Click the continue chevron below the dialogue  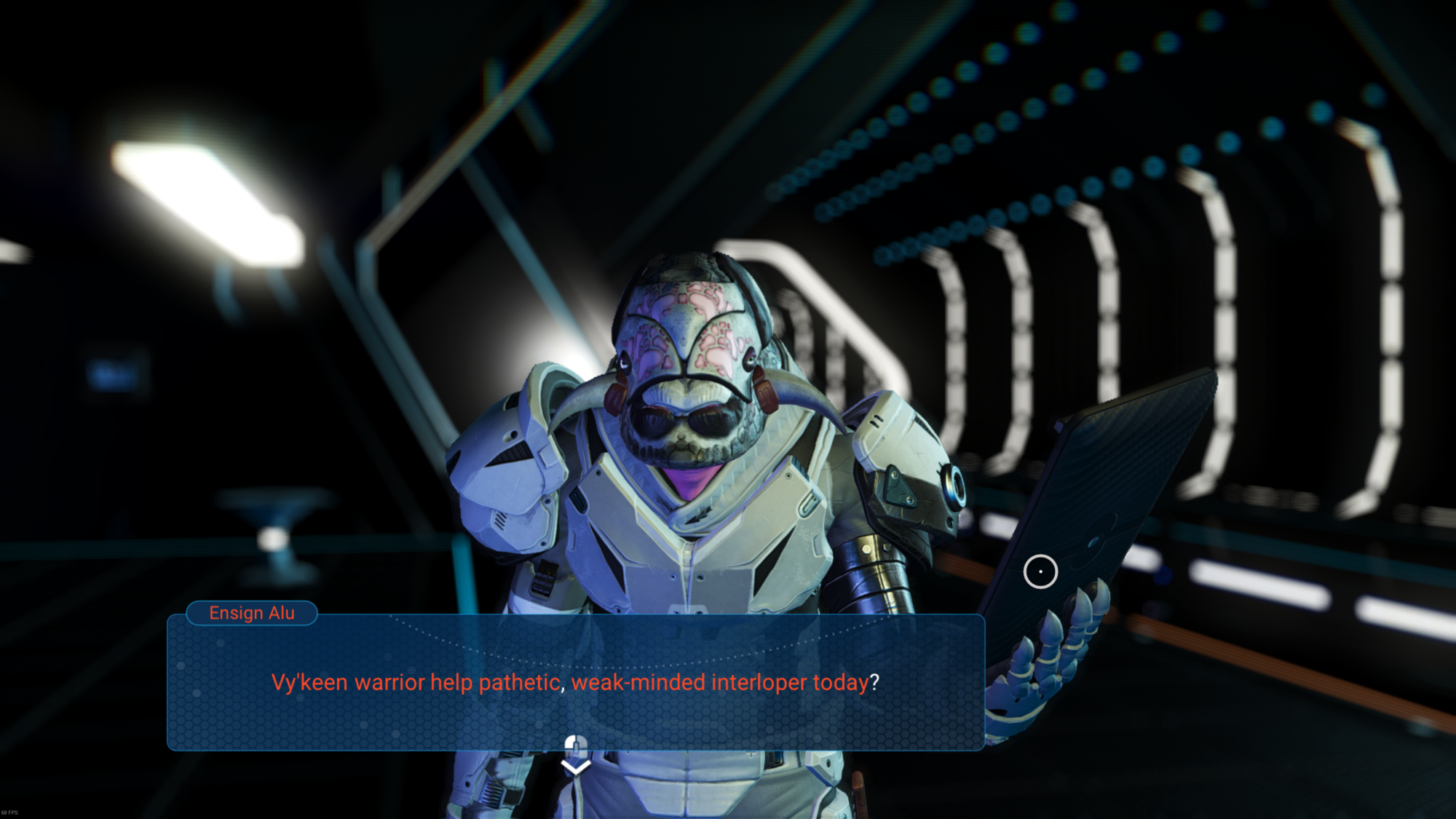point(576,767)
